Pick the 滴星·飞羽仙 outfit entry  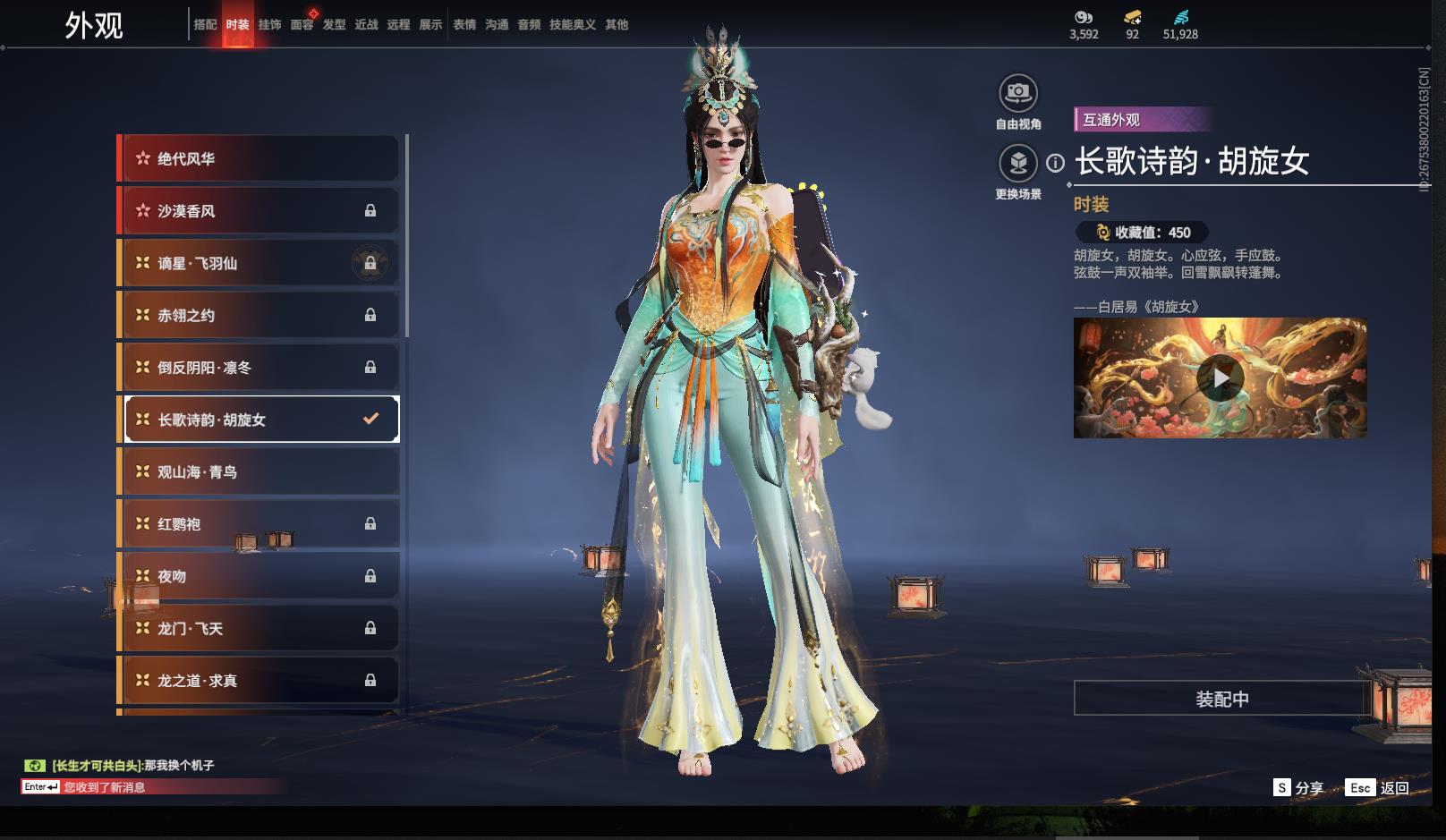(259, 263)
